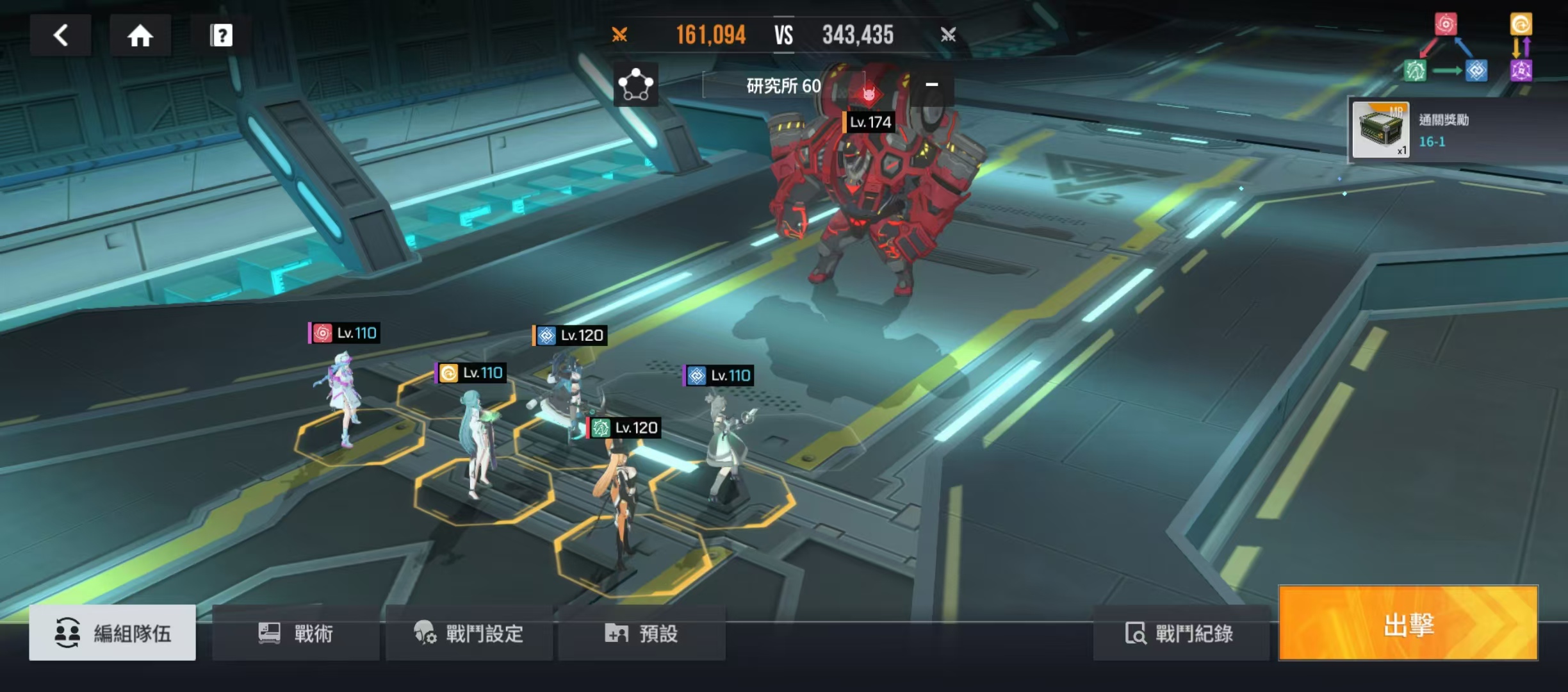Inspect the Lv.174 enemy boss tag

(869, 122)
